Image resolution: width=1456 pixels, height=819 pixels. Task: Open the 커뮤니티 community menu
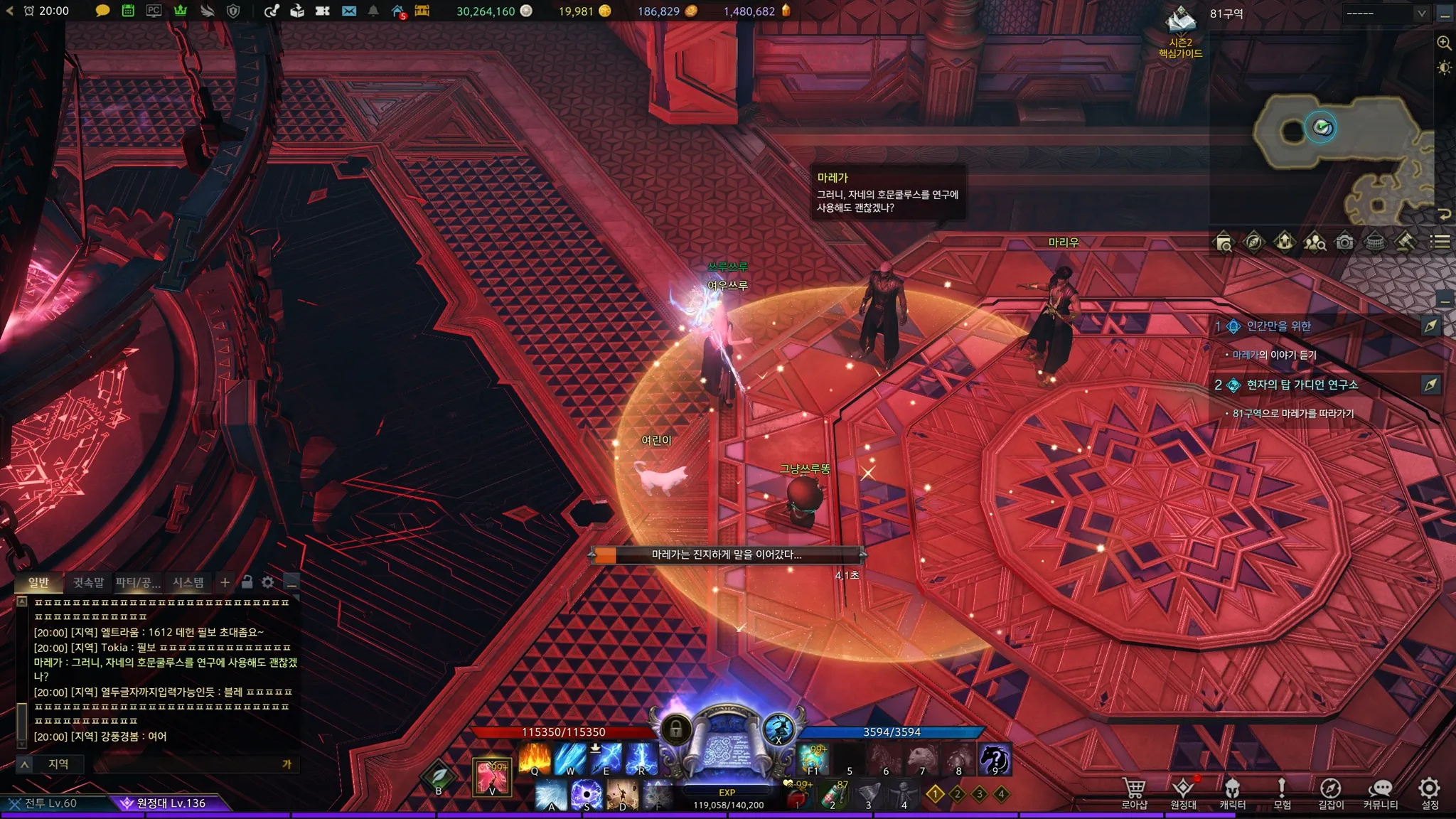[1380, 793]
